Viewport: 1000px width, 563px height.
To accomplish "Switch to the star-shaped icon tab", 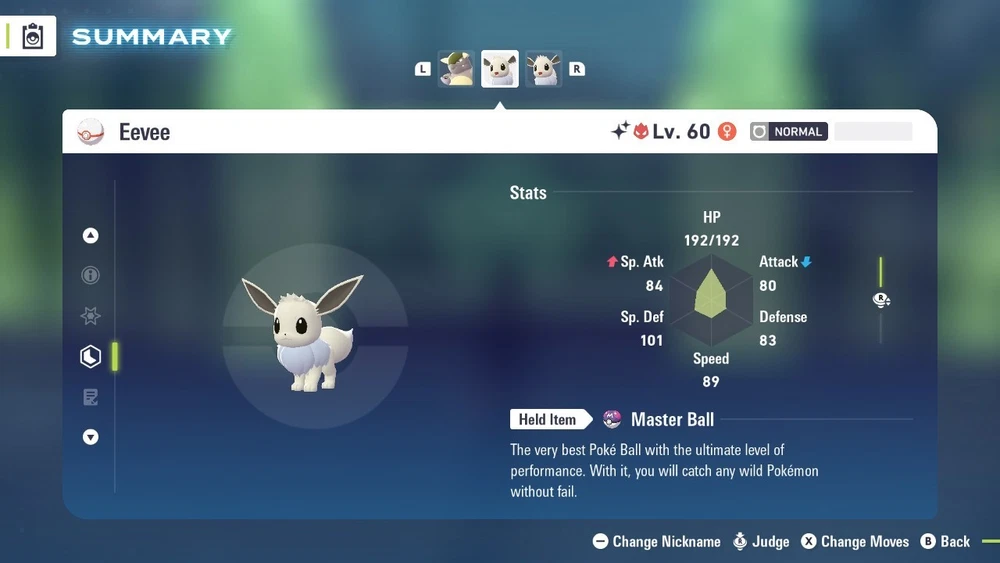I will coord(91,316).
